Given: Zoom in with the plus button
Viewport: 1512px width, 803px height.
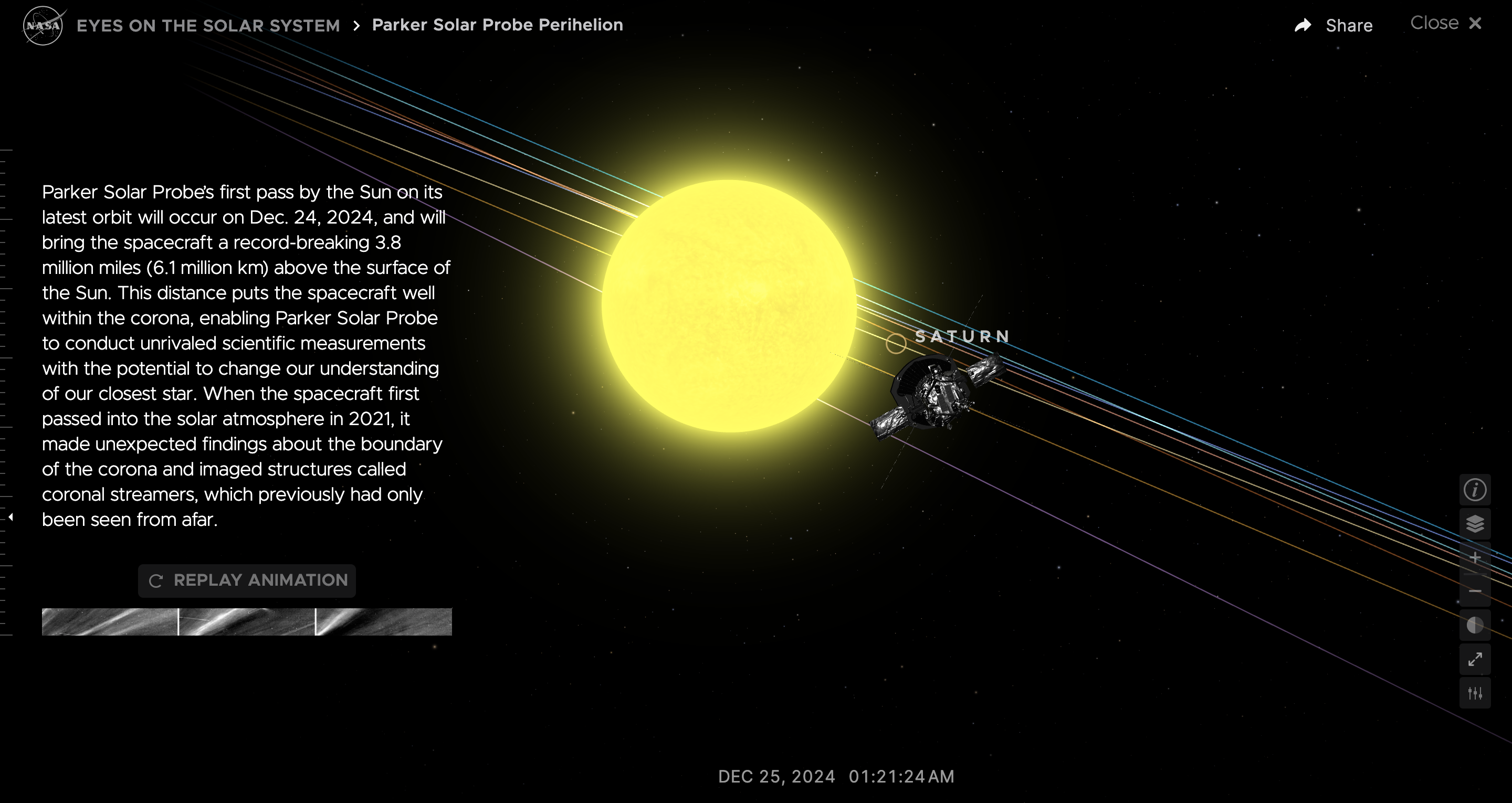Looking at the screenshot, I should point(1474,557).
